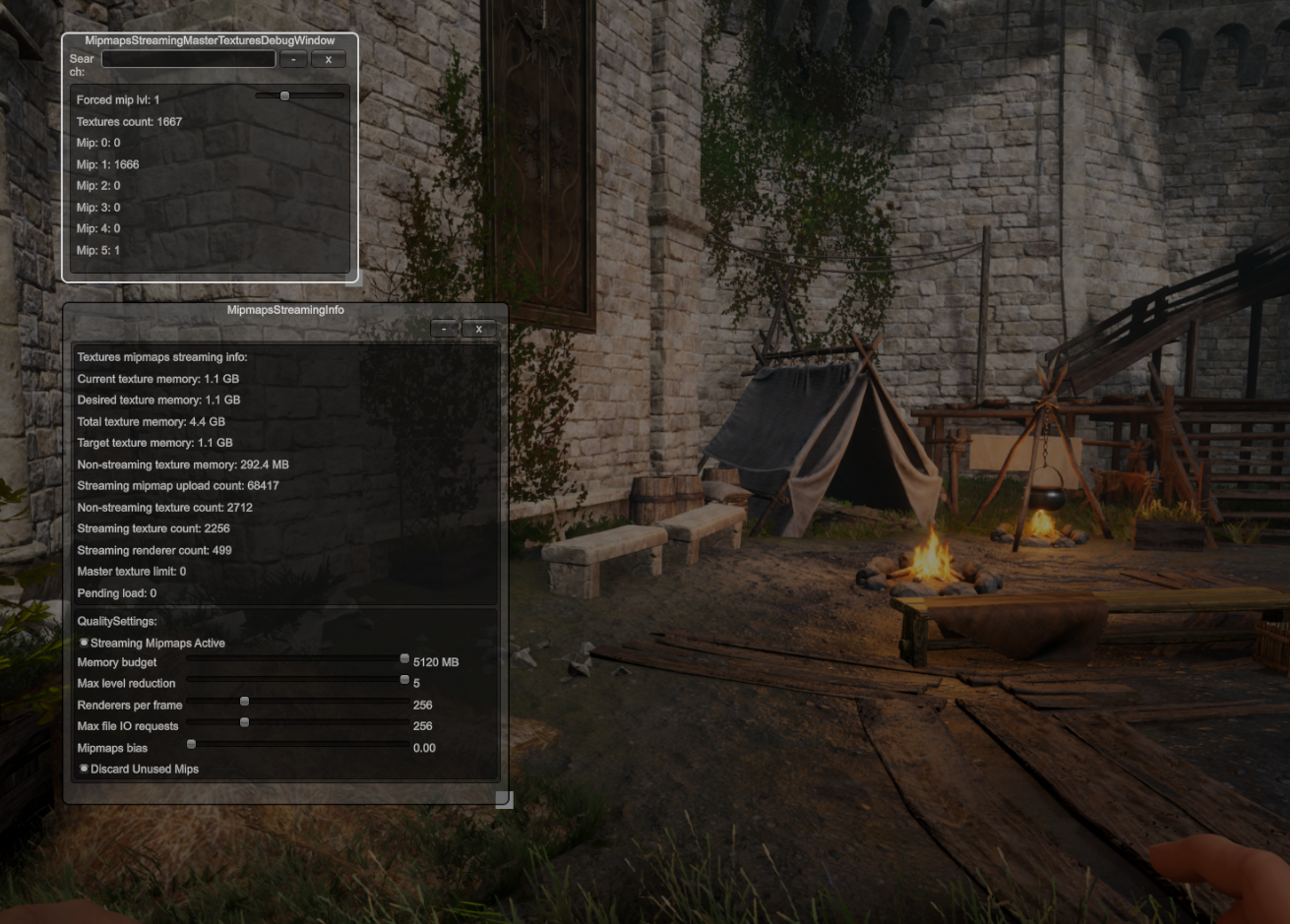The width and height of the screenshot is (1290, 924).
Task: Set Renderers per frame using its slider
Action: pos(244,701)
